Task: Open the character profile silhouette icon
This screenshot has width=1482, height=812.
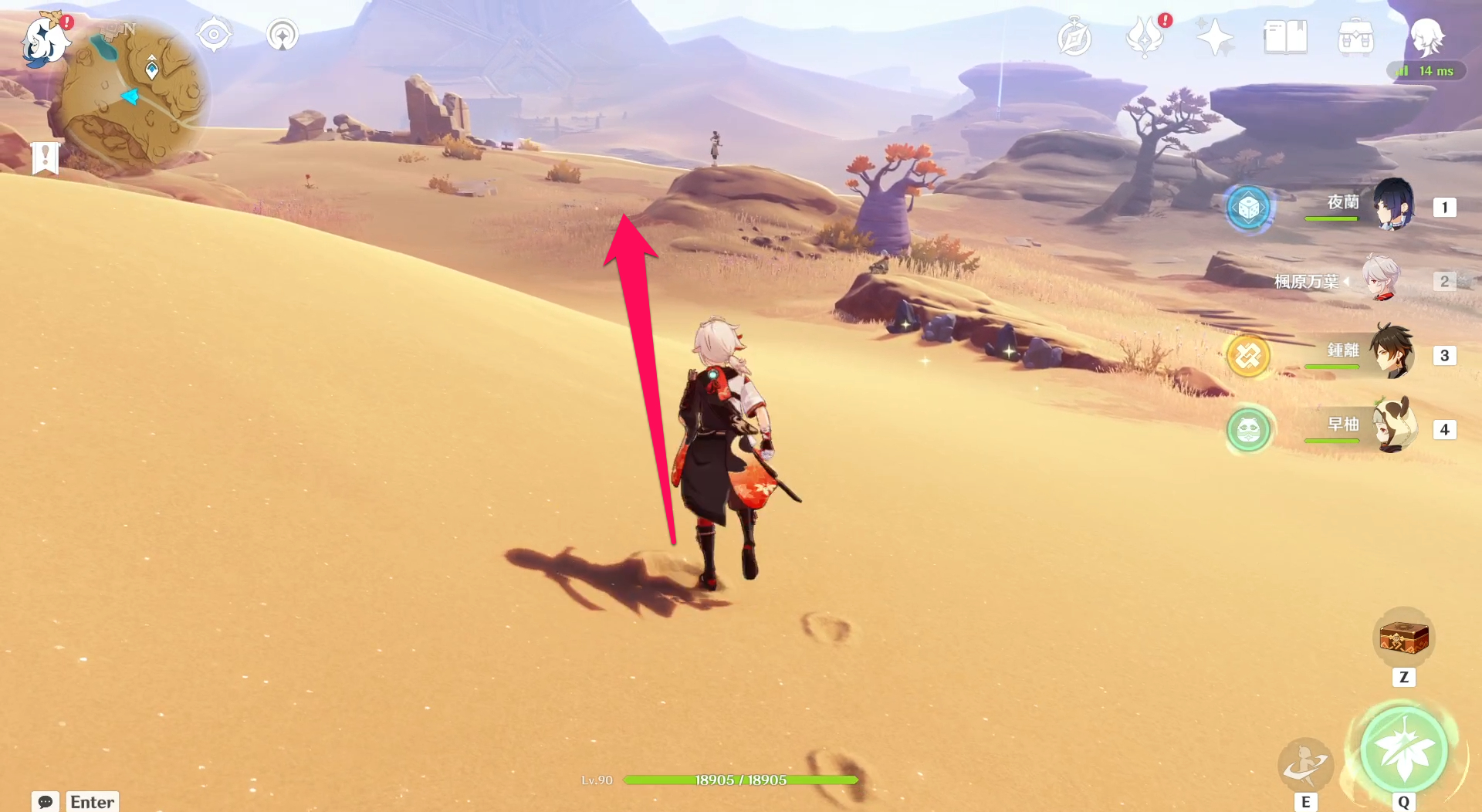Action: point(1428,36)
